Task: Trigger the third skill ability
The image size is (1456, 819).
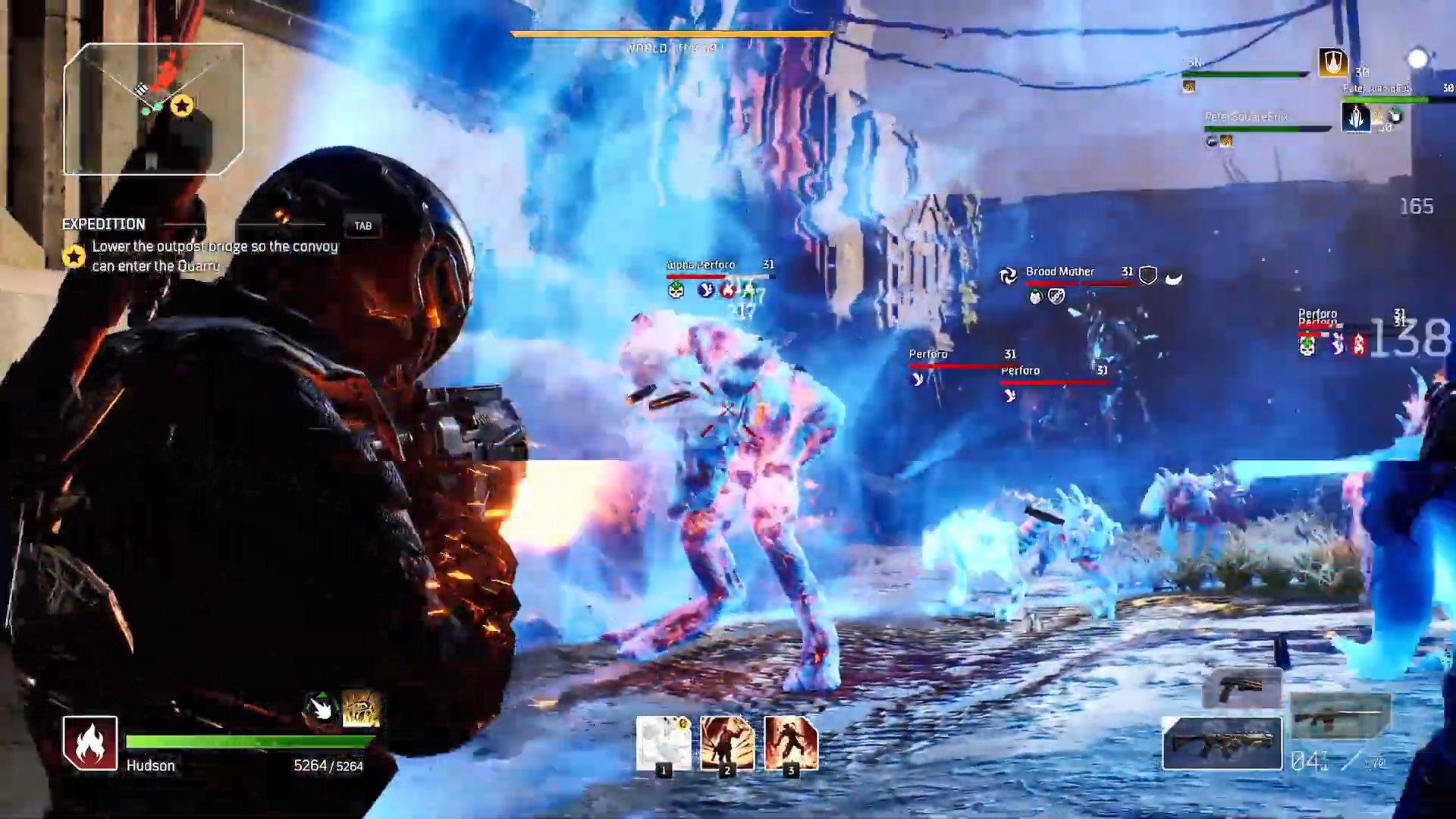Action: [791, 743]
